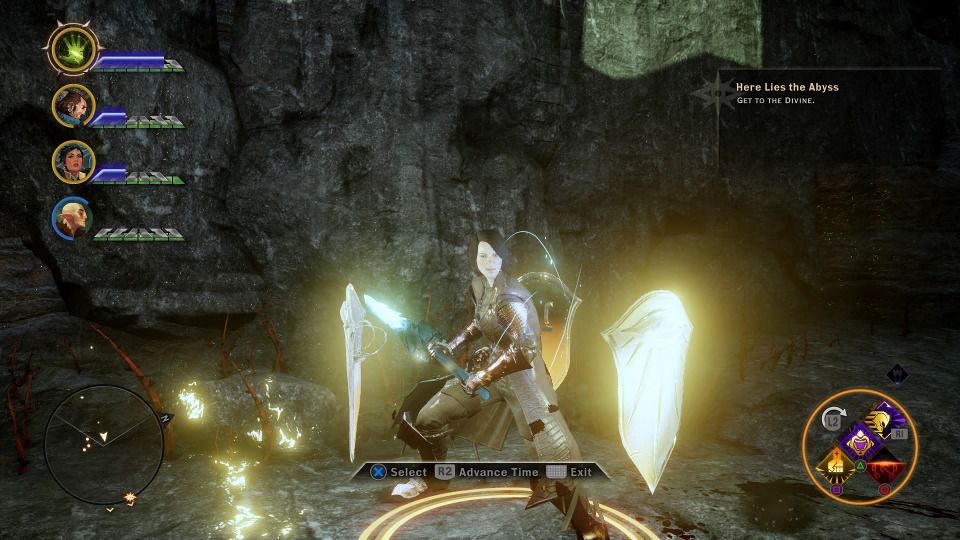Choose the dark-haired woman's party portrait
960x540 pixels.
click(74, 161)
